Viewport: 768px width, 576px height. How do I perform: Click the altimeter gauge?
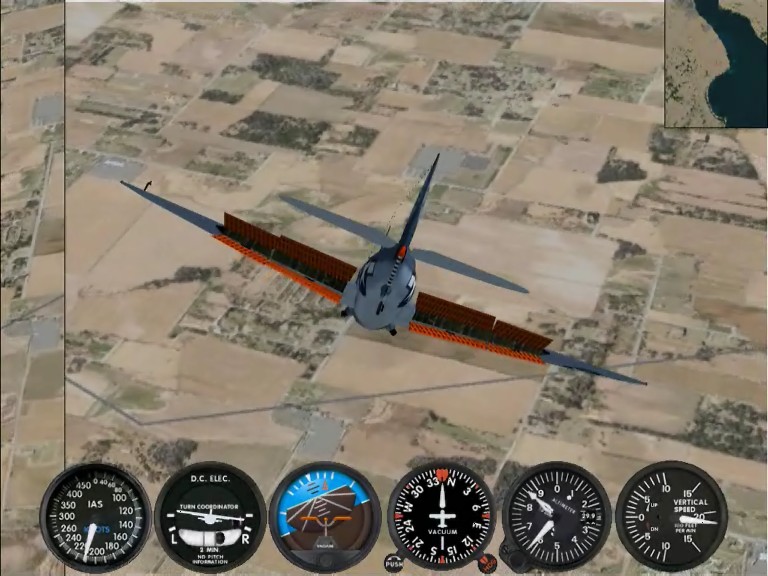[556, 515]
